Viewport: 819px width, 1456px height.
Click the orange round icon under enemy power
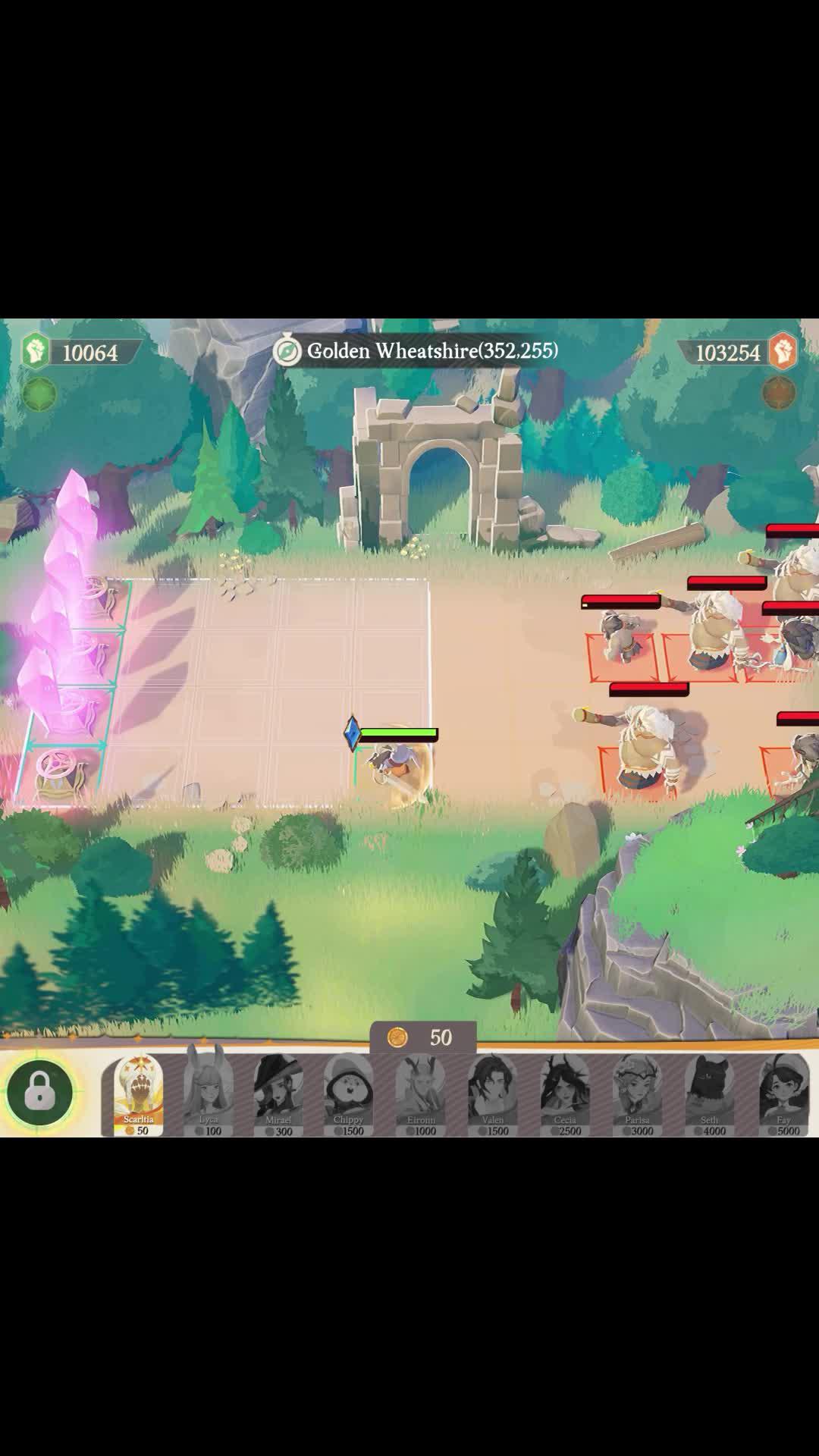(x=779, y=393)
